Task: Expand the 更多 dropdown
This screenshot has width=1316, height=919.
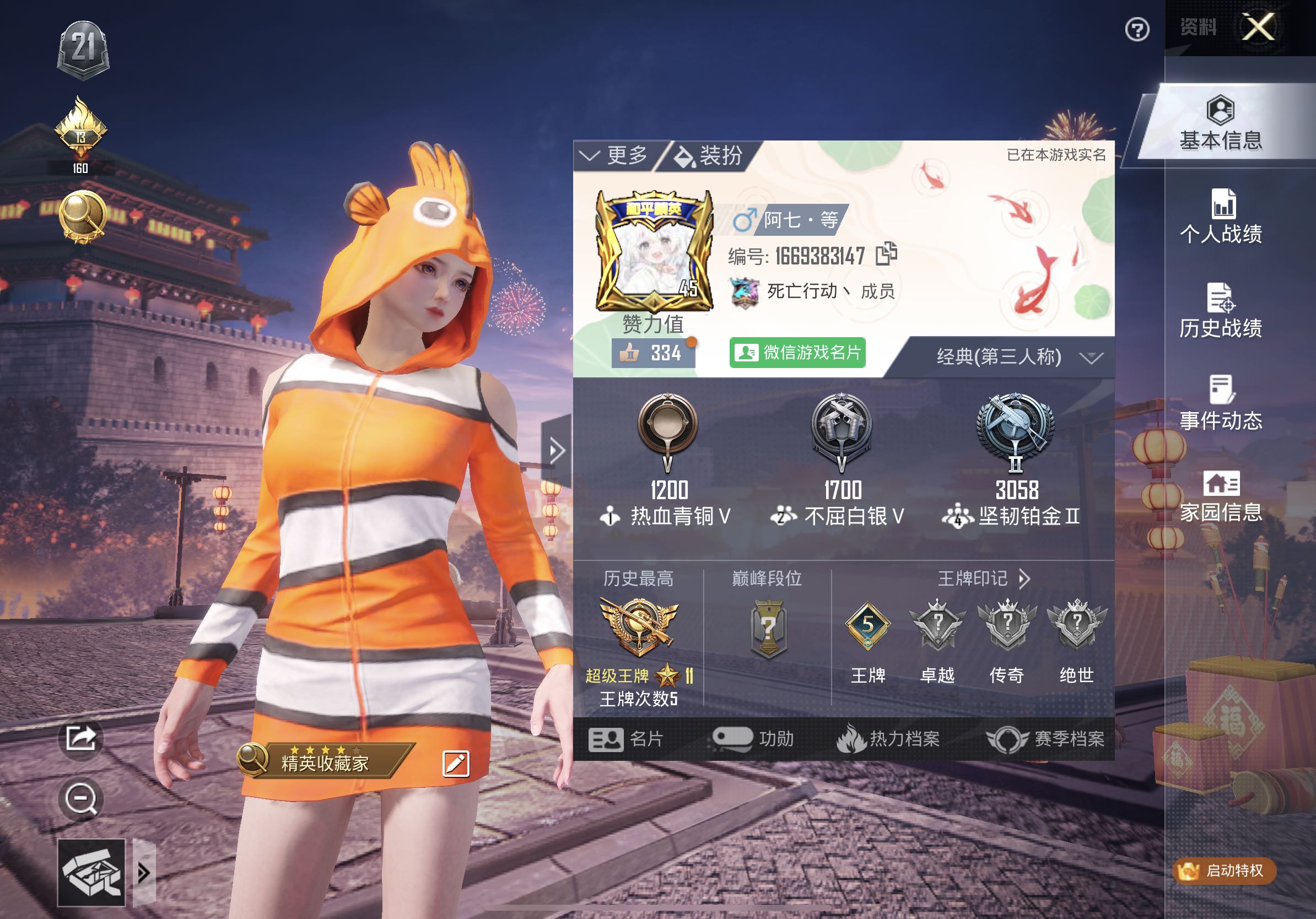Action: (614, 155)
